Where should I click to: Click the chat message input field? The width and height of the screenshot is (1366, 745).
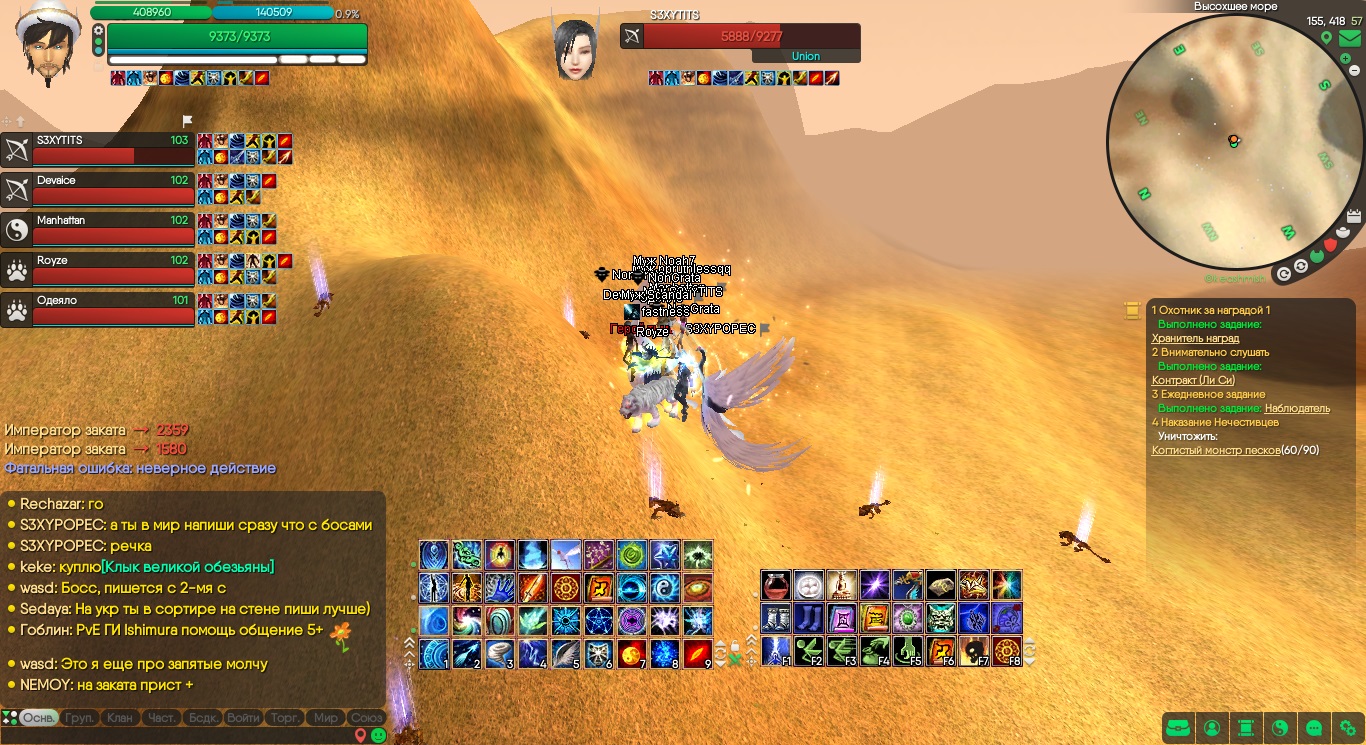[x=180, y=736]
